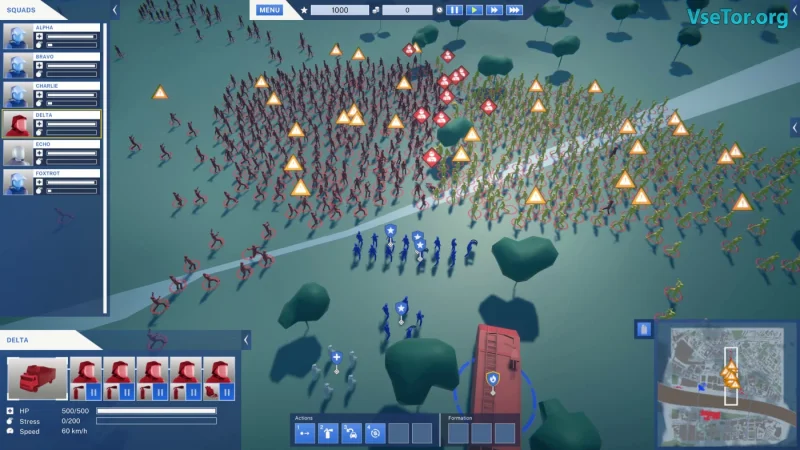Collapse the Squads panel with the arrow

[115, 10]
